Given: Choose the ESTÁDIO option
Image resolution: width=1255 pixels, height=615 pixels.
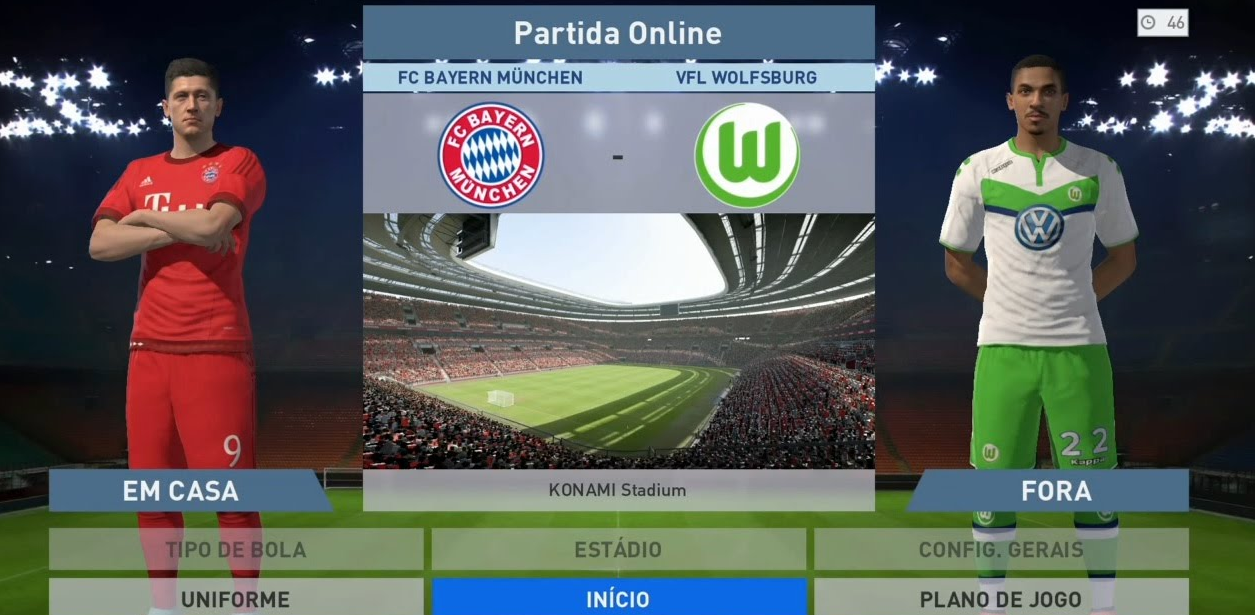Looking at the screenshot, I should click(x=618, y=549).
